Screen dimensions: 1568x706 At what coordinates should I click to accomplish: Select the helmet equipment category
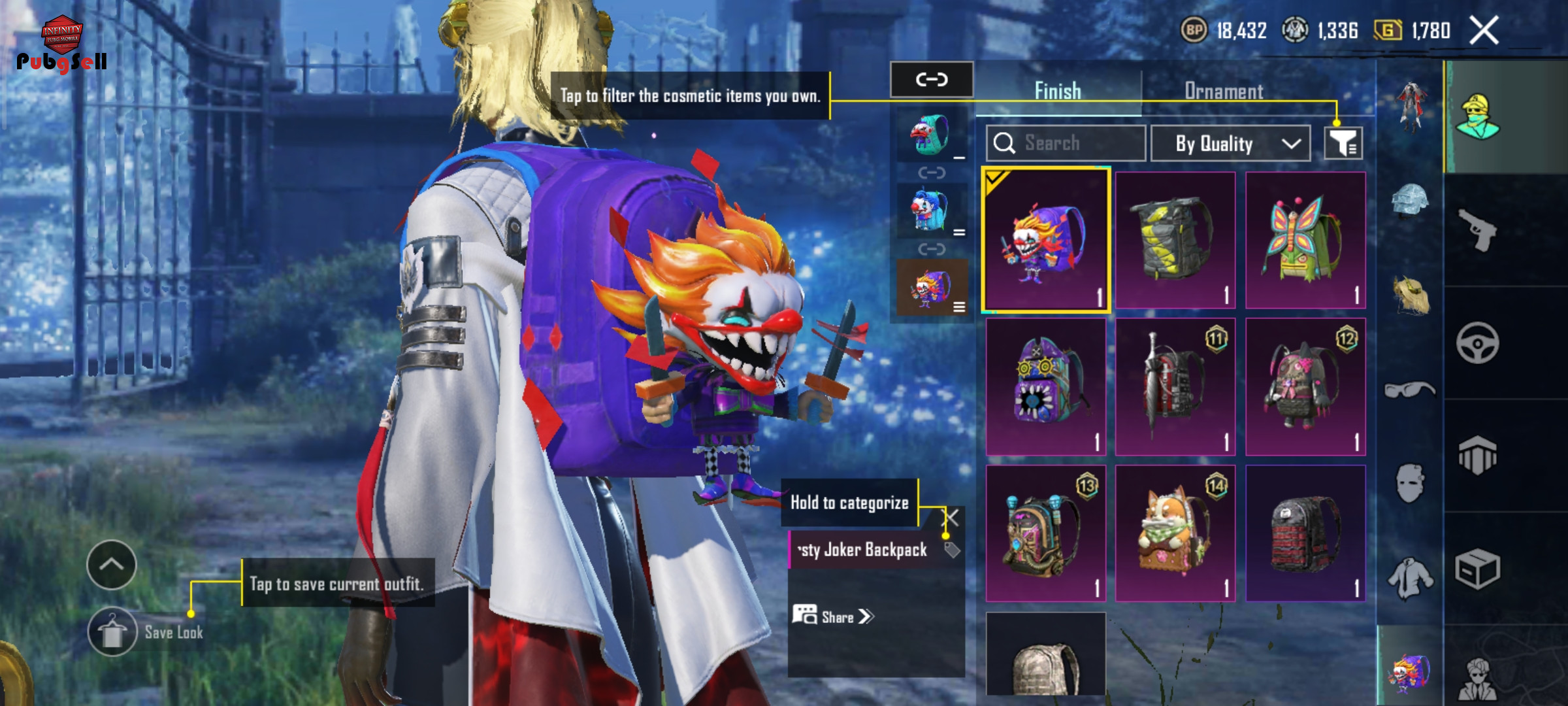pyautogui.click(x=1410, y=199)
